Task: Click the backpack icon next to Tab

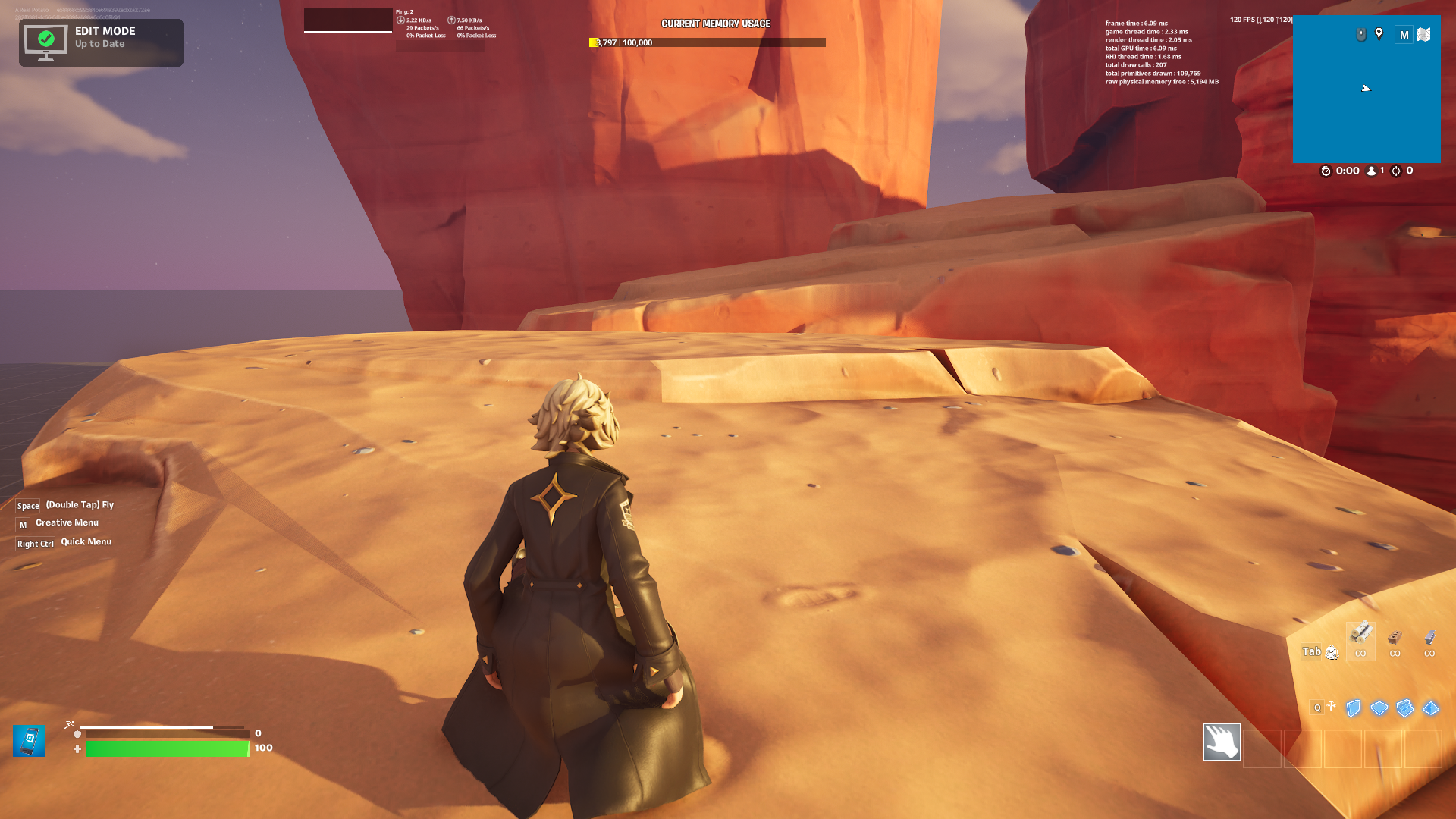Action: tap(1332, 652)
